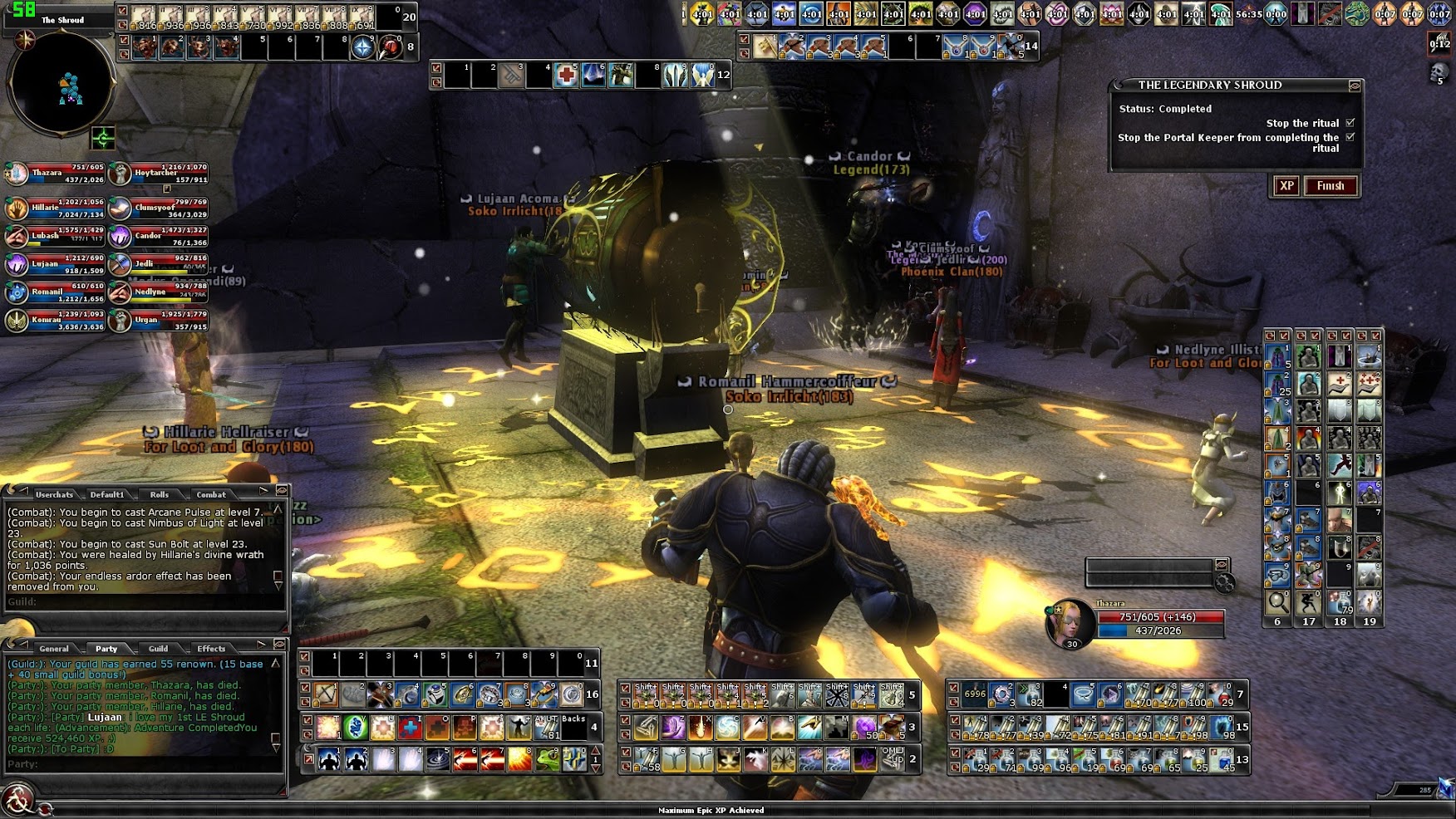This screenshot has height=819, width=1456.
Task: Use the magnifying glass search icon
Action: click(x=1277, y=601)
